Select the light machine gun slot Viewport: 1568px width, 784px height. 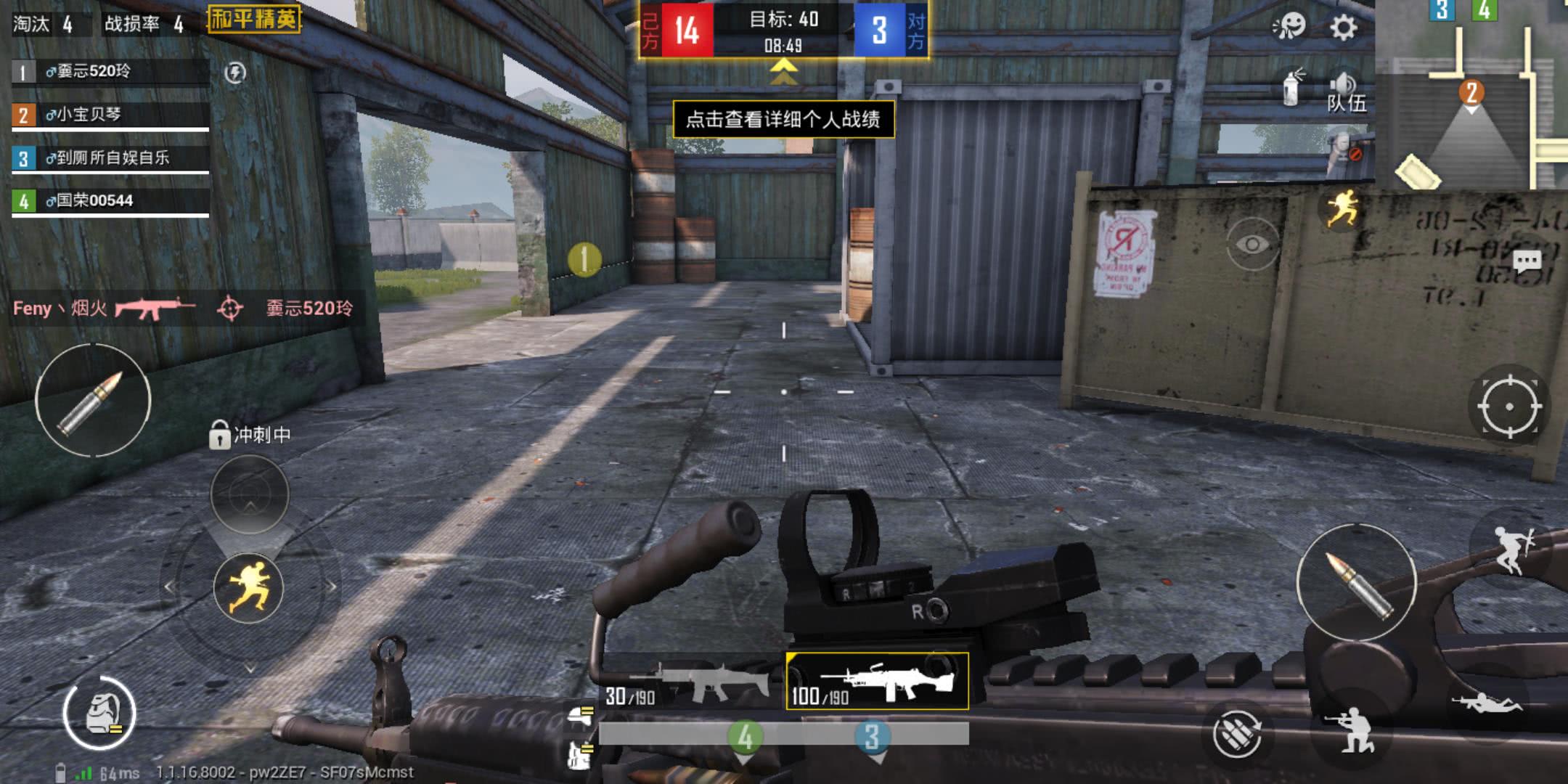[877, 681]
